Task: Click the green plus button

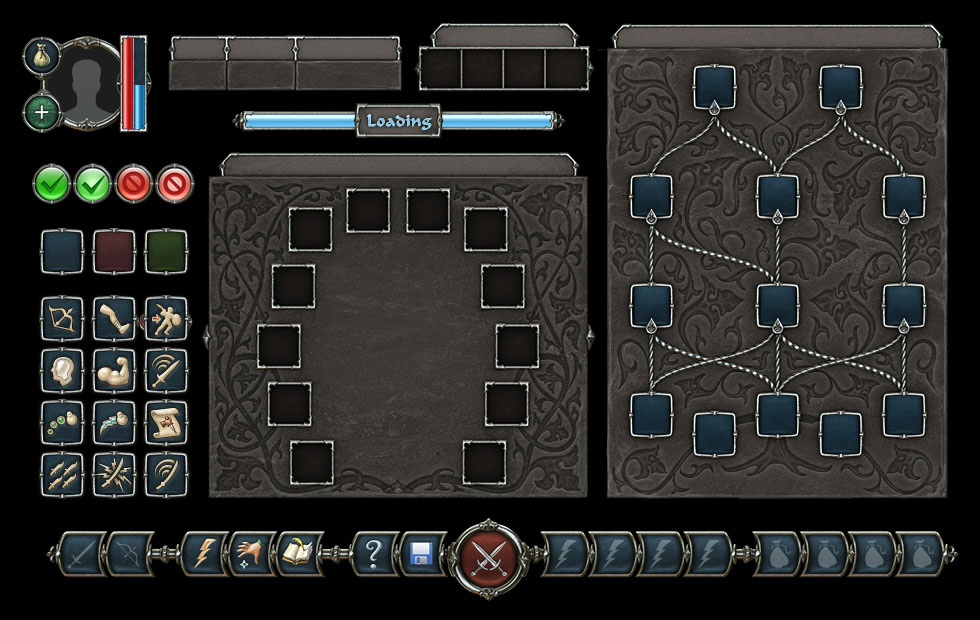Action: coord(41,111)
